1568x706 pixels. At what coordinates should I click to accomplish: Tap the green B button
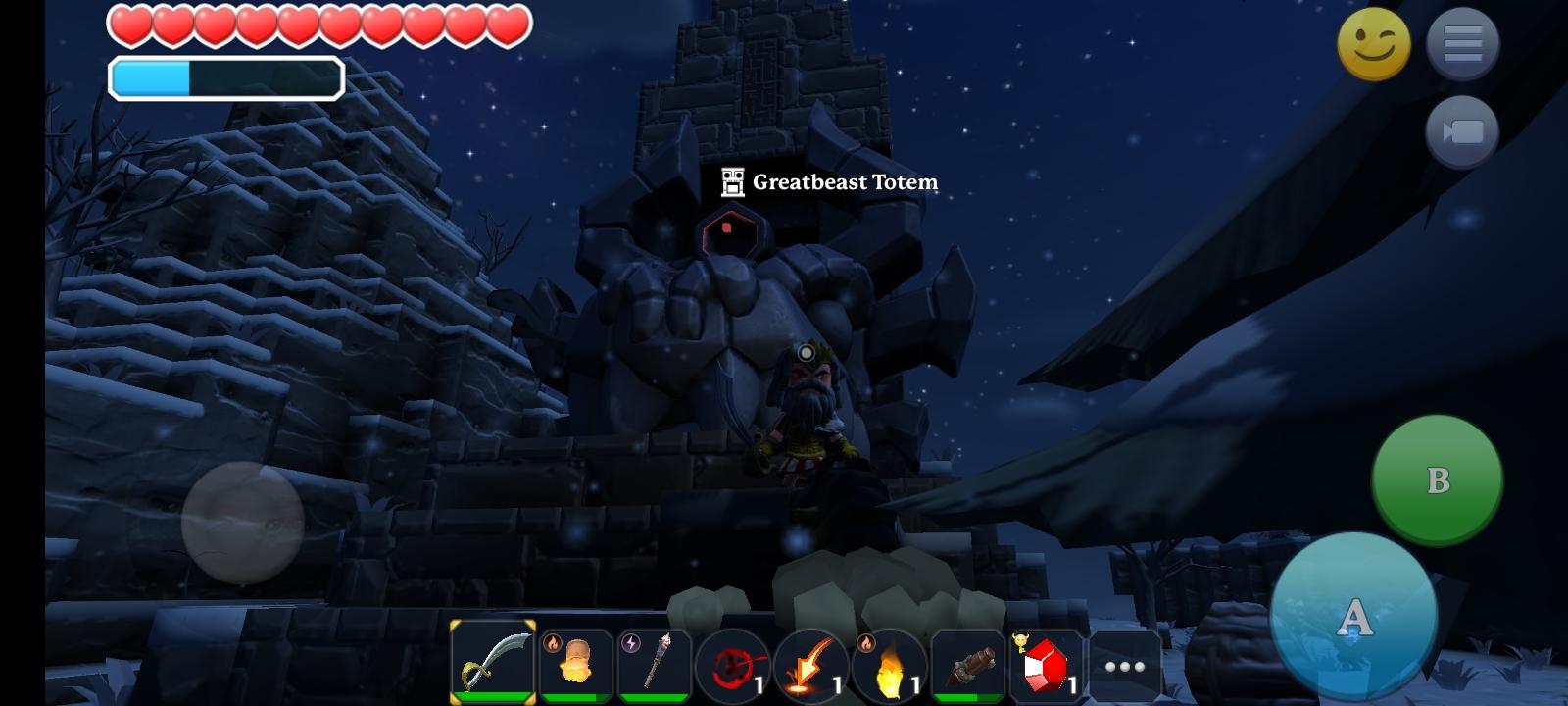1437,479
